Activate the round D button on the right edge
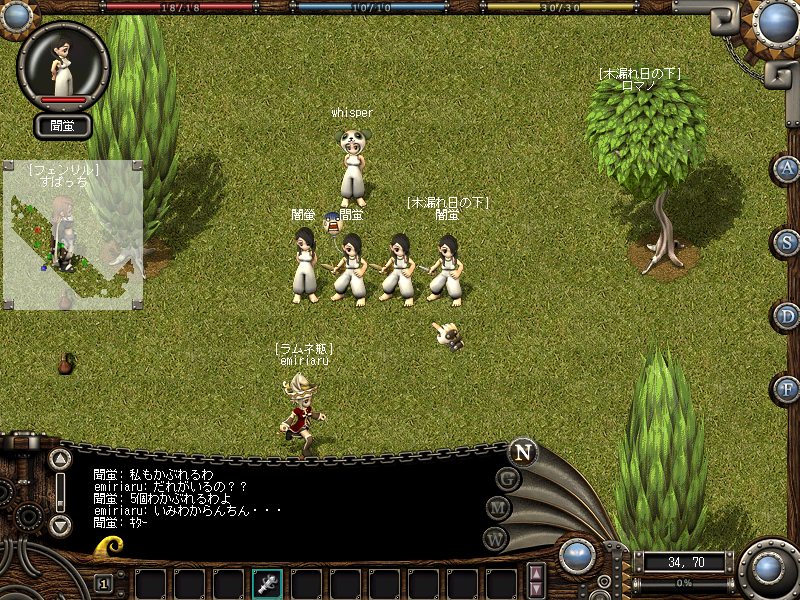800x600 pixels. 788,316
